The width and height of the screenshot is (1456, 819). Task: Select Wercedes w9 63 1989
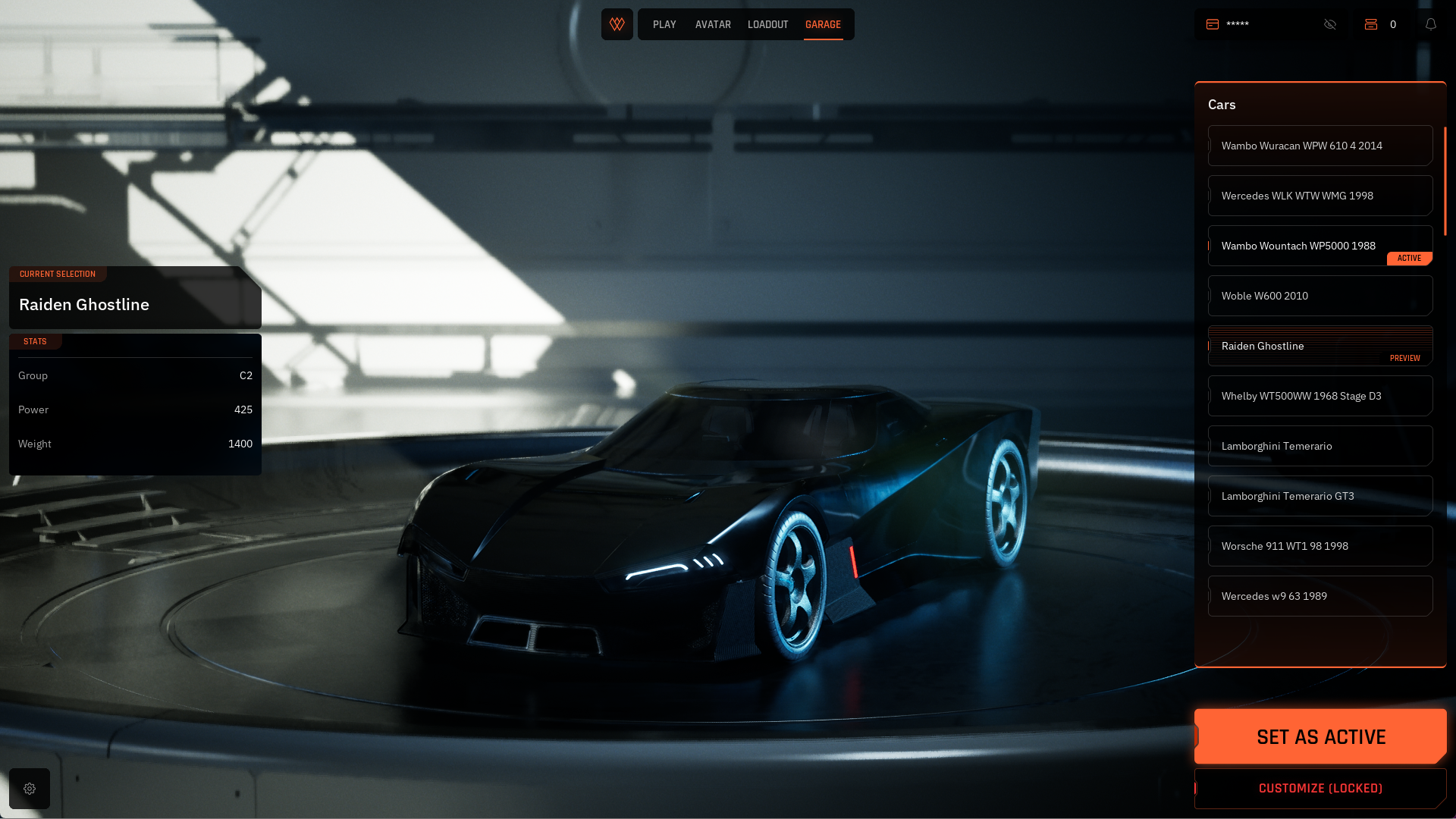point(1319,596)
